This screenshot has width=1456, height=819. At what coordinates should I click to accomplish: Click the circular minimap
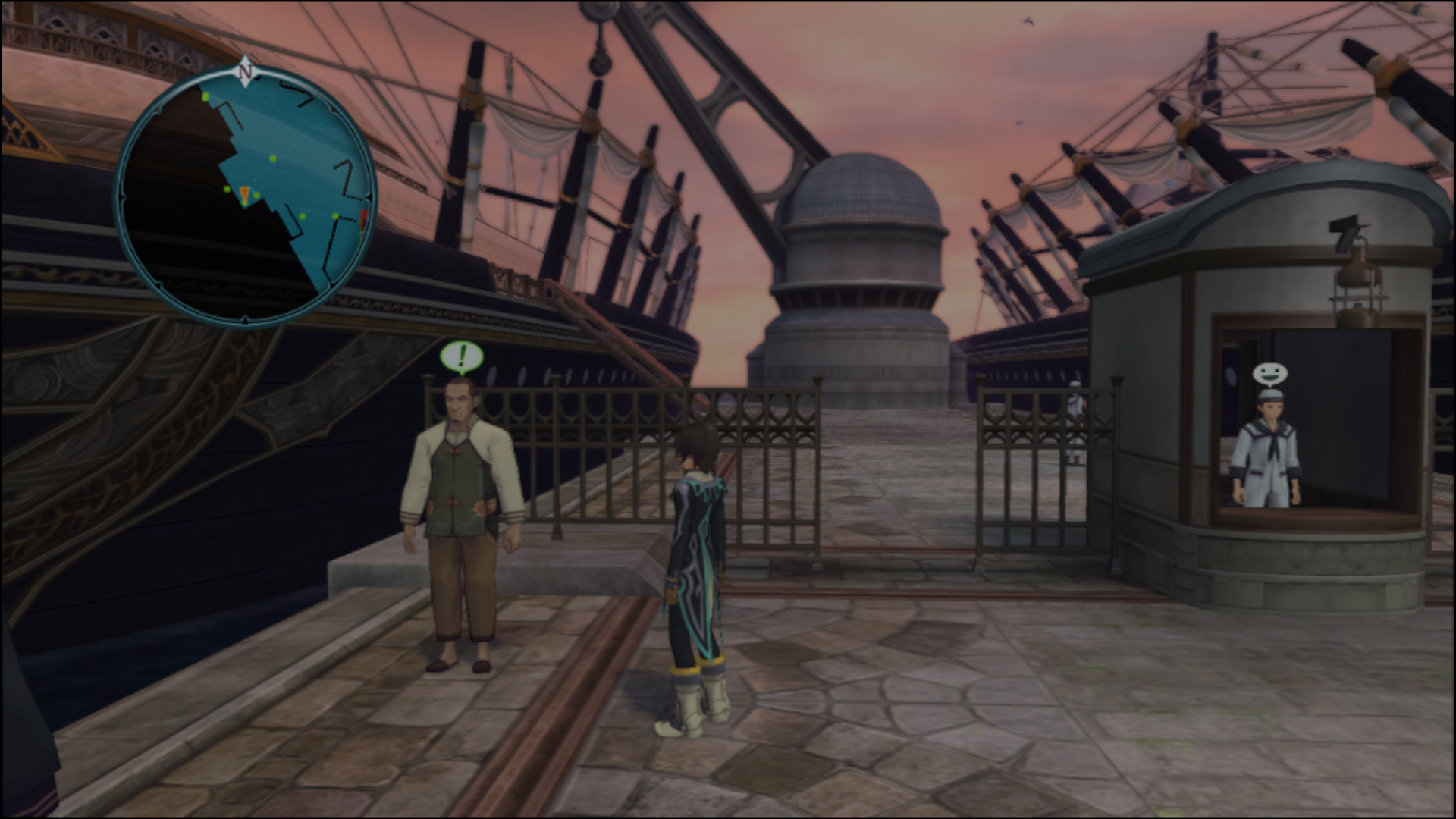pos(246,196)
